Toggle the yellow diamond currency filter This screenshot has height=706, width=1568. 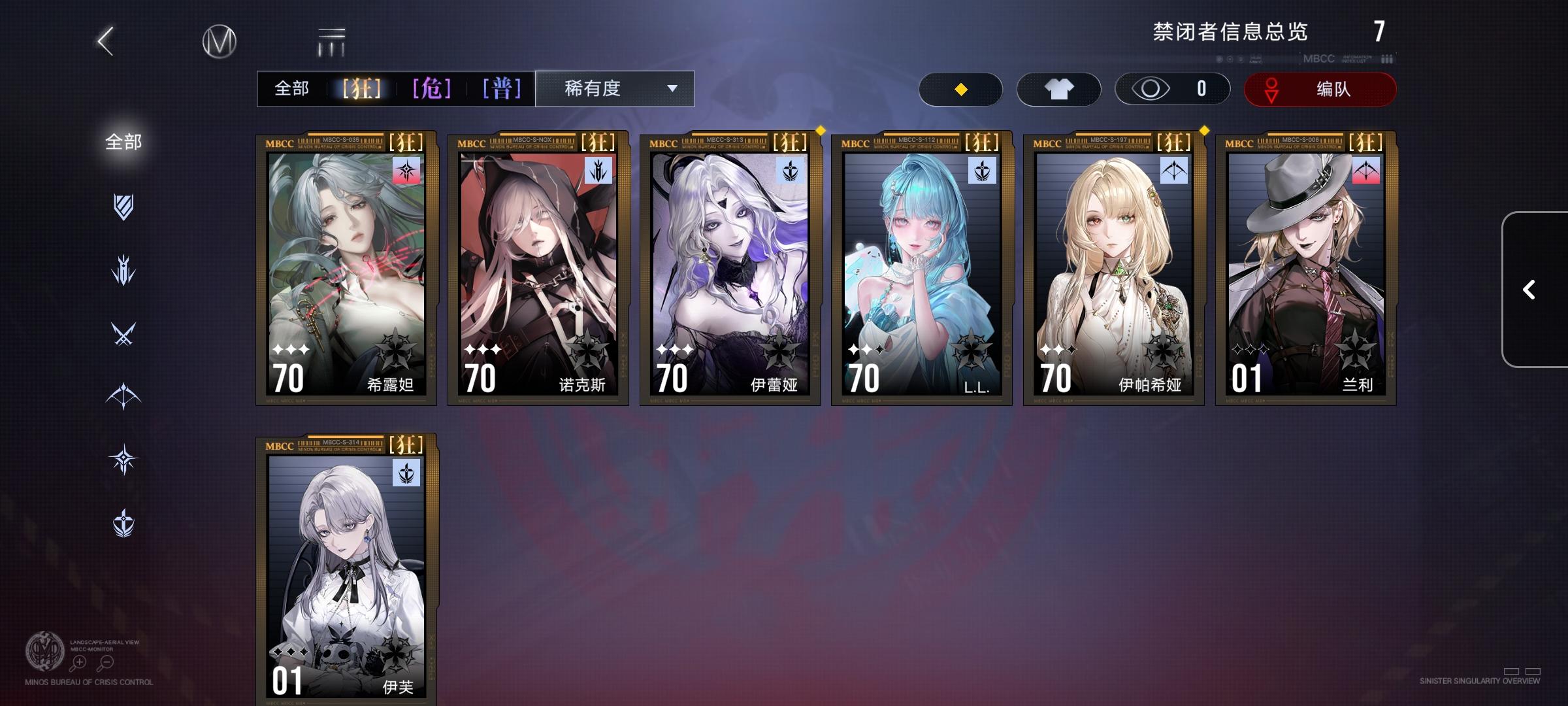960,90
